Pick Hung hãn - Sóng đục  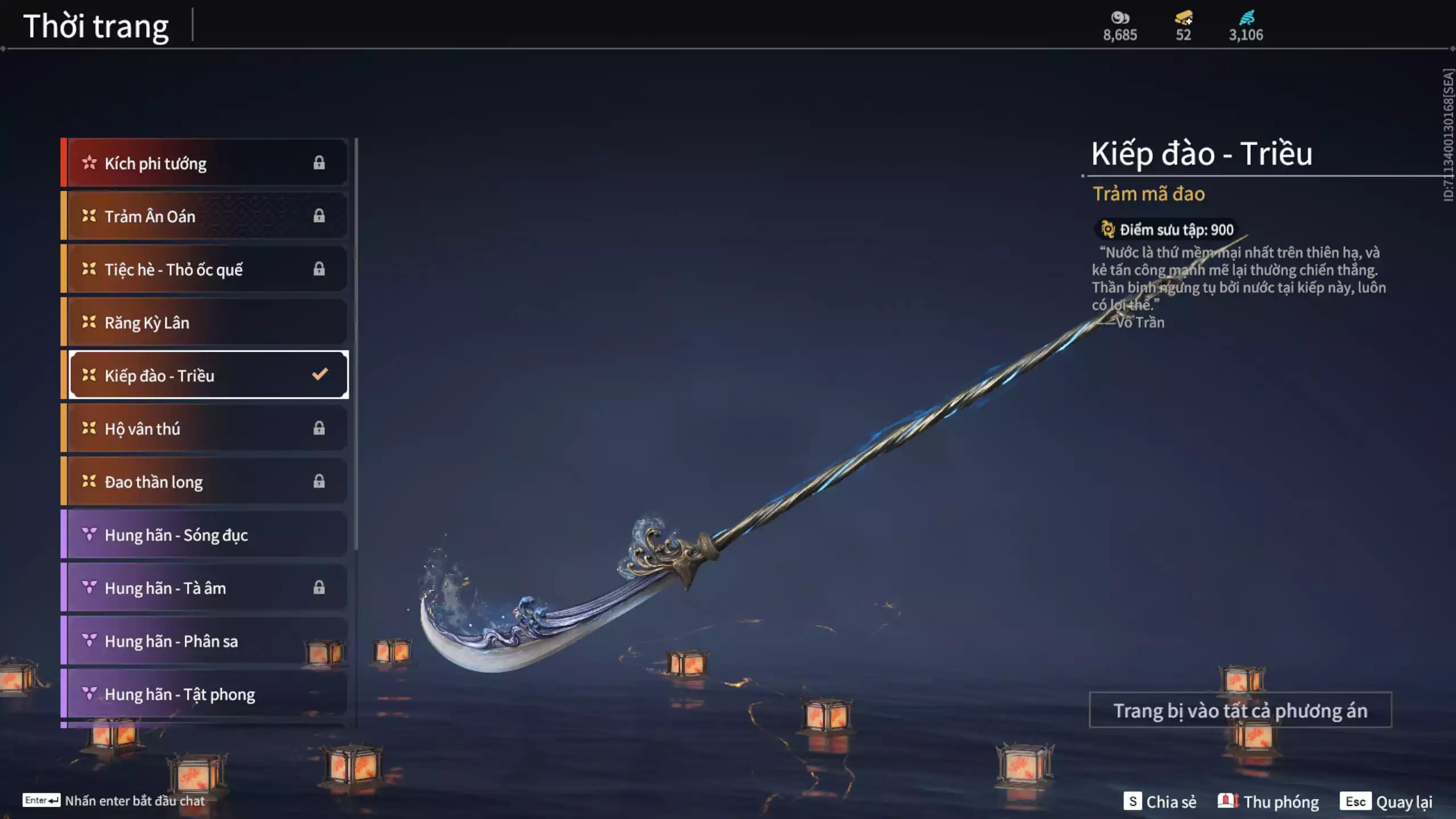[205, 535]
